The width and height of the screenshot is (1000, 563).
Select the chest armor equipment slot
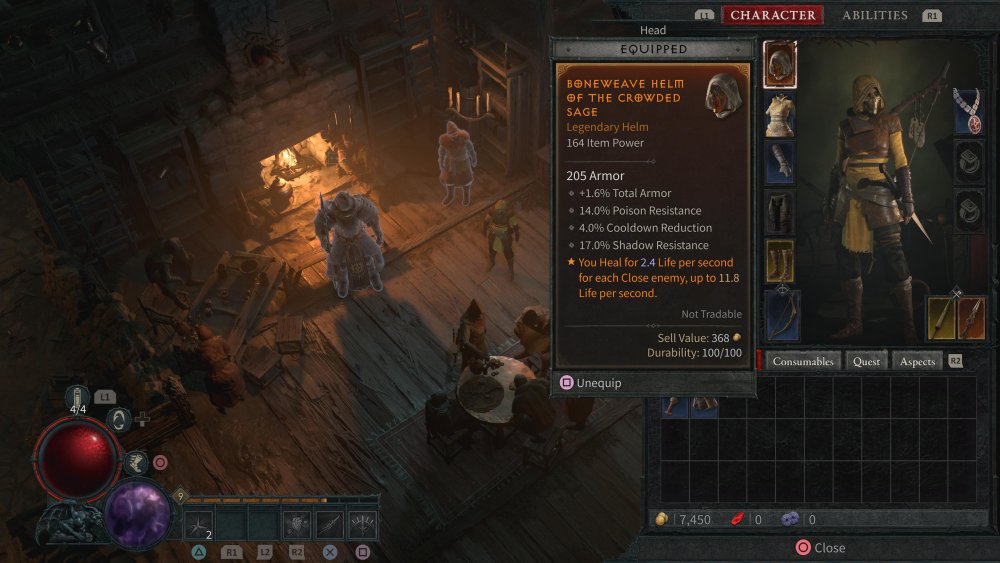780,114
